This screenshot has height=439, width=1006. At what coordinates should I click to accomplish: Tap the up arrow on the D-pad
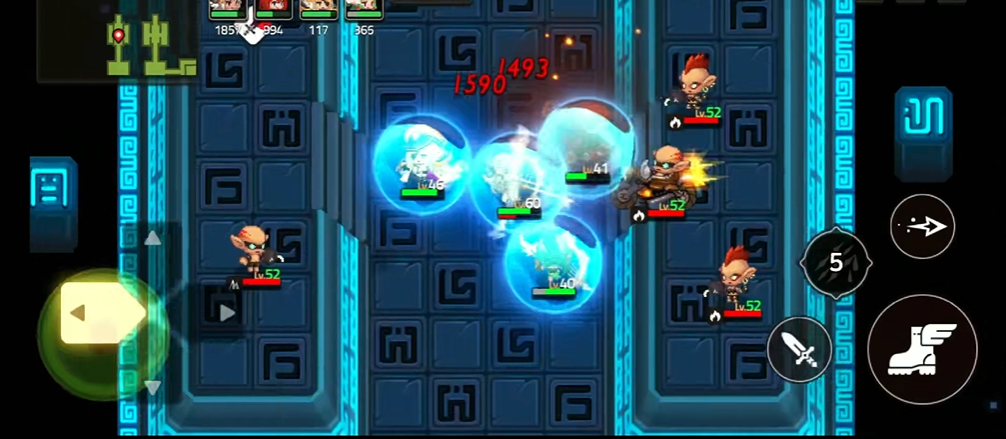(x=152, y=238)
